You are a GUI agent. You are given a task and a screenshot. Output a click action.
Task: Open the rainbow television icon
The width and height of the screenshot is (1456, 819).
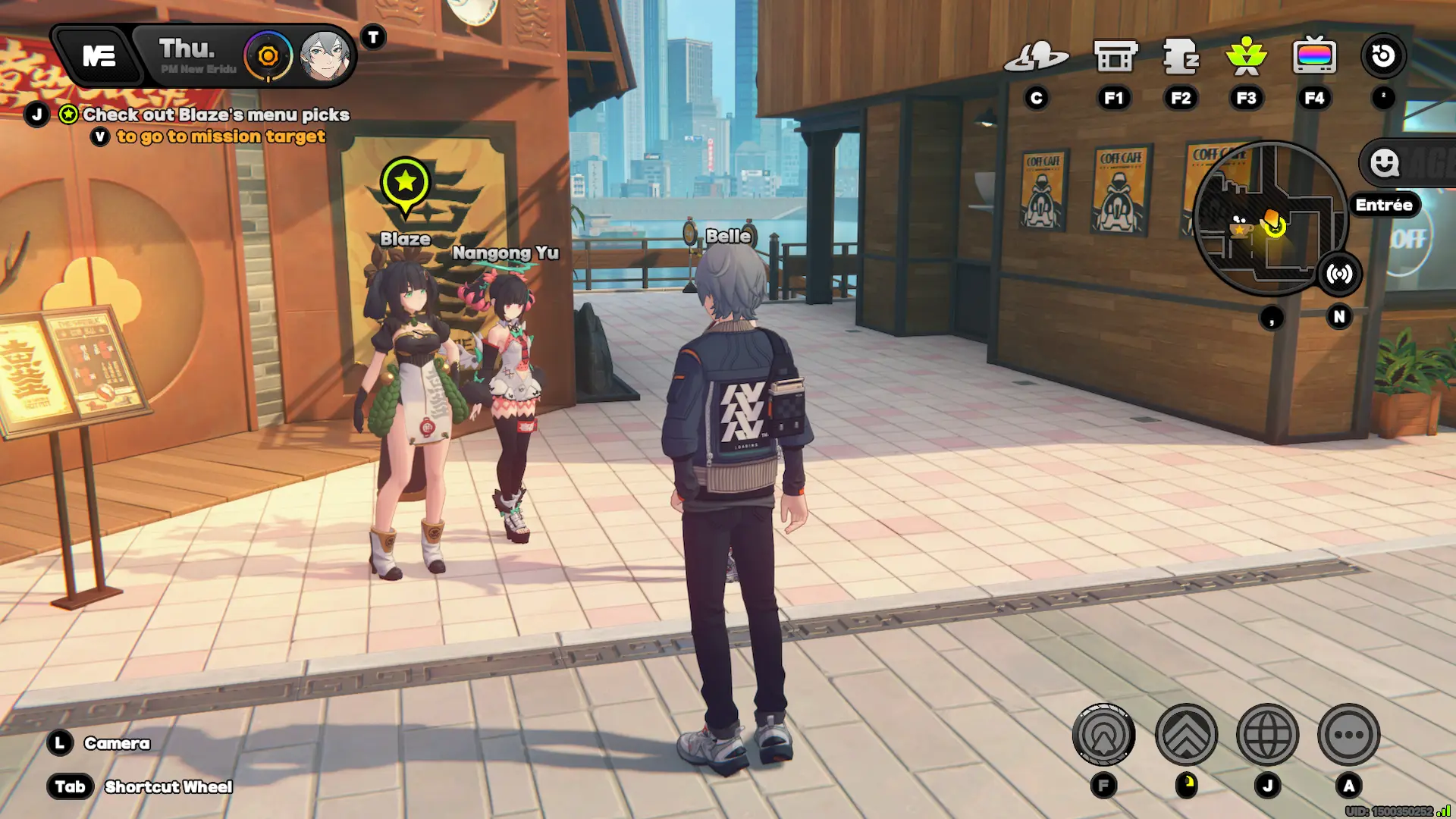[x=1314, y=57]
